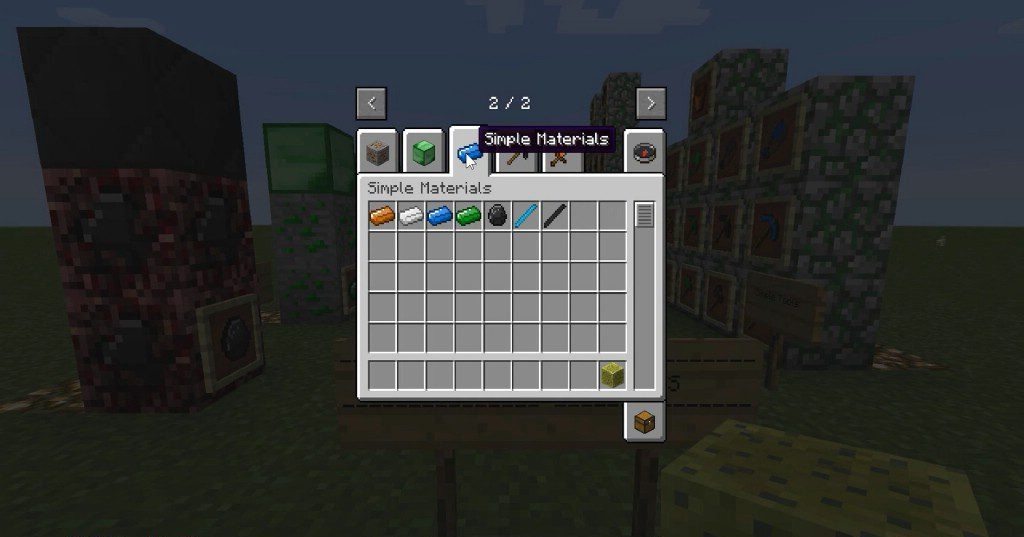Choose the green ingot item
This screenshot has height=537, width=1024.
tap(469, 215)
